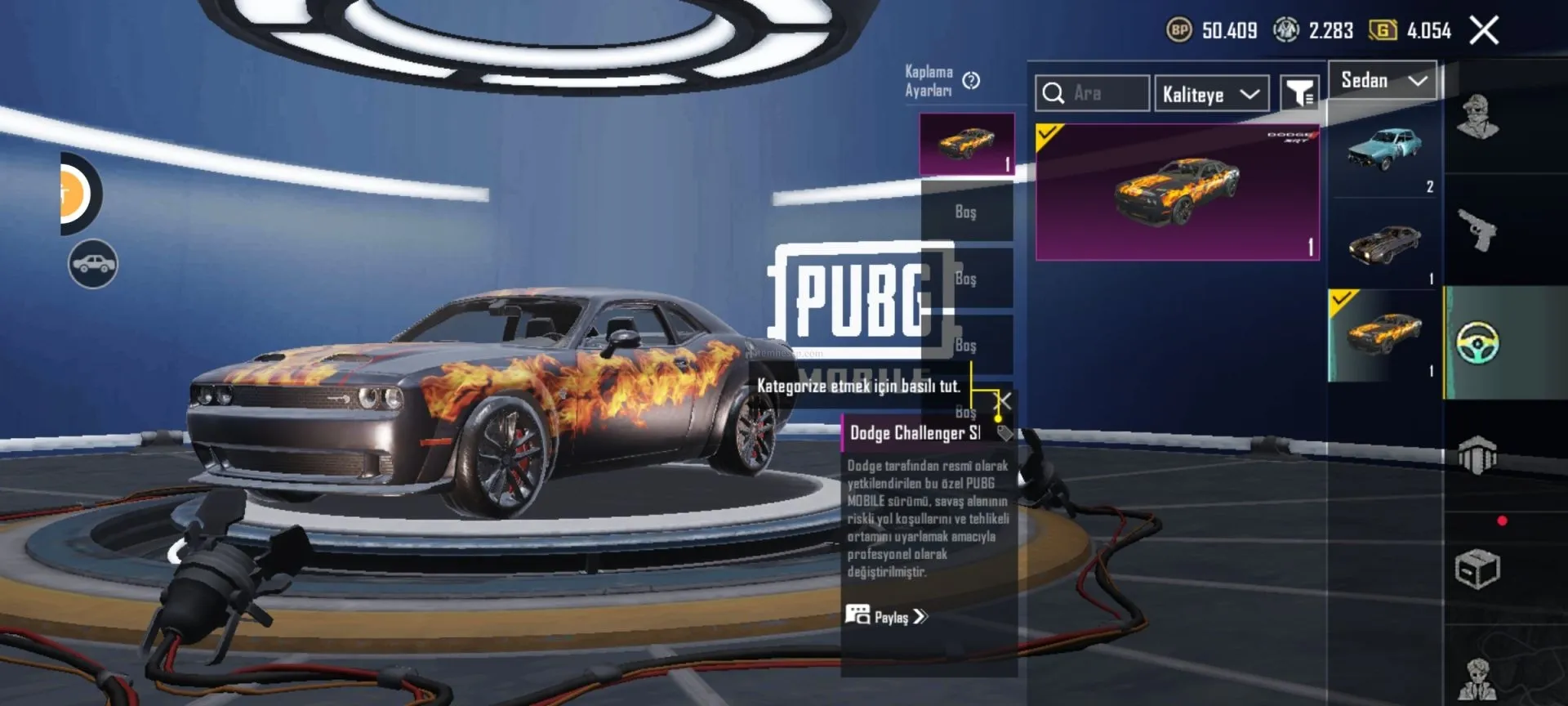Close the inventory screen with the X
Image resolution: width=1568 pixels, height=706 pixels.
1484,31
